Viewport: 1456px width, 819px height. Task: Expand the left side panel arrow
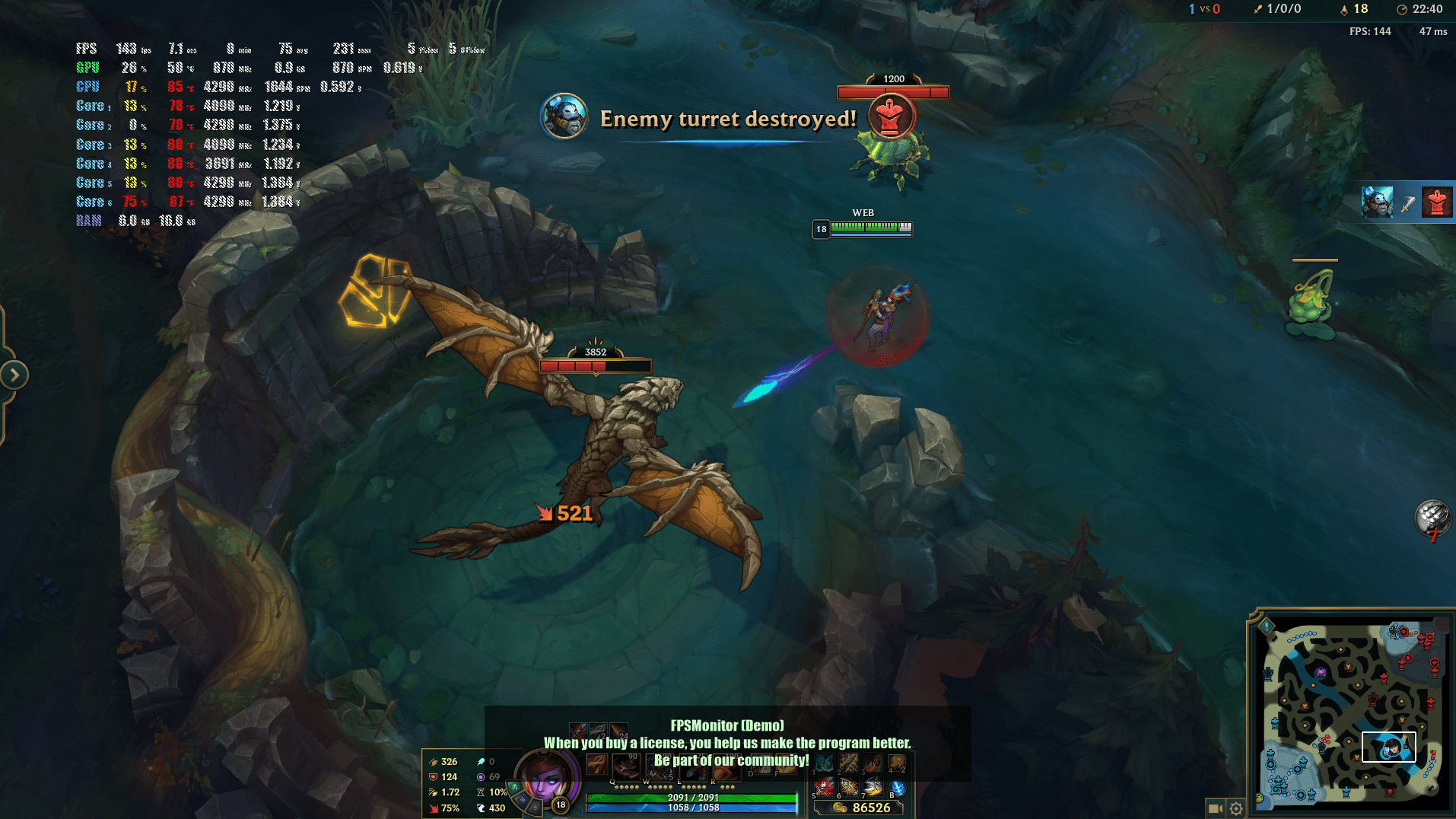tap(14, 374)
